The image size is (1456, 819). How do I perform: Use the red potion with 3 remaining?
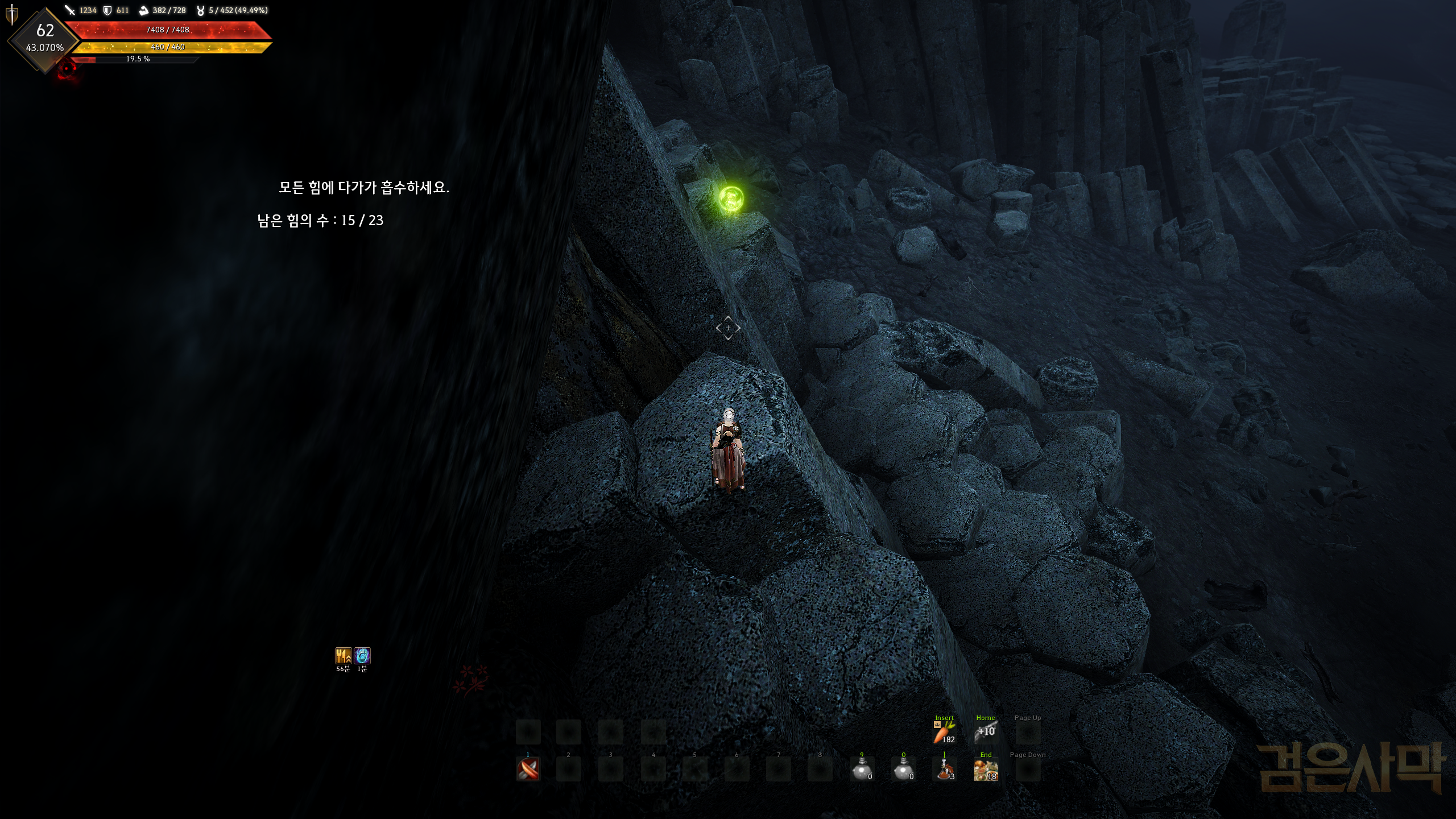click(944, 770)
